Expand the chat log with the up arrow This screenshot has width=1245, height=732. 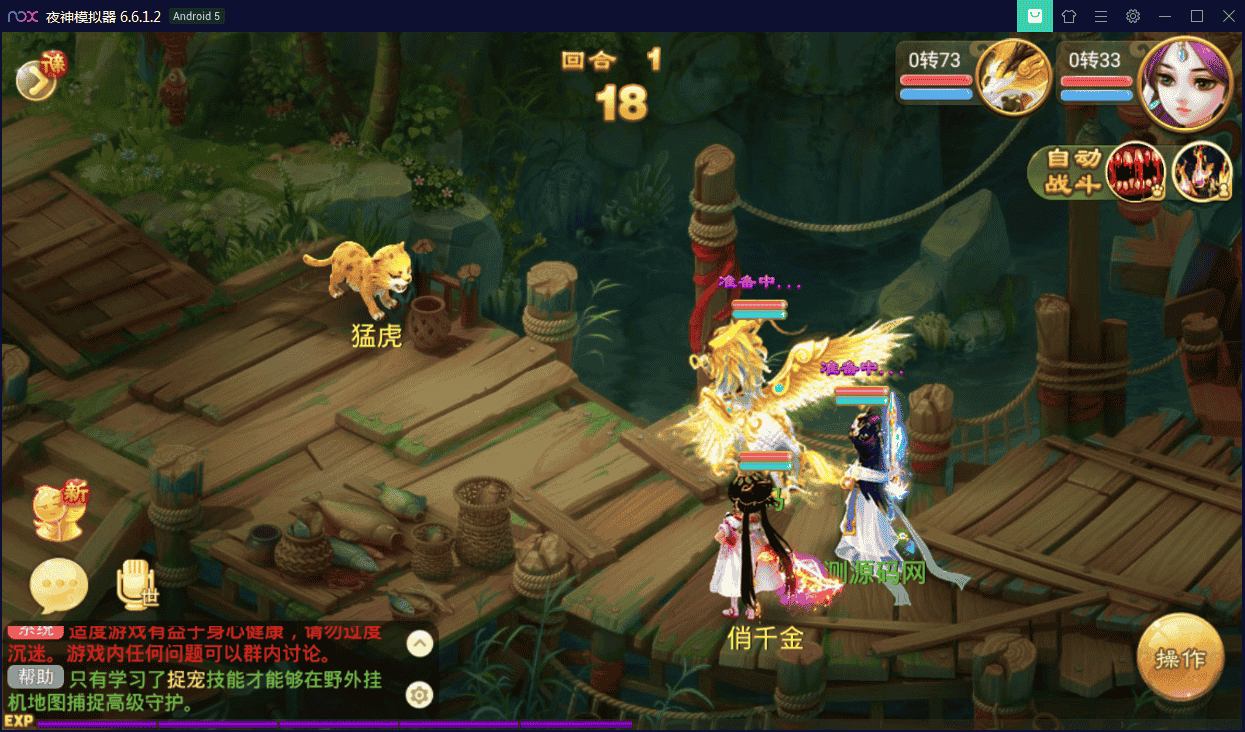click(x=420, y=643)
